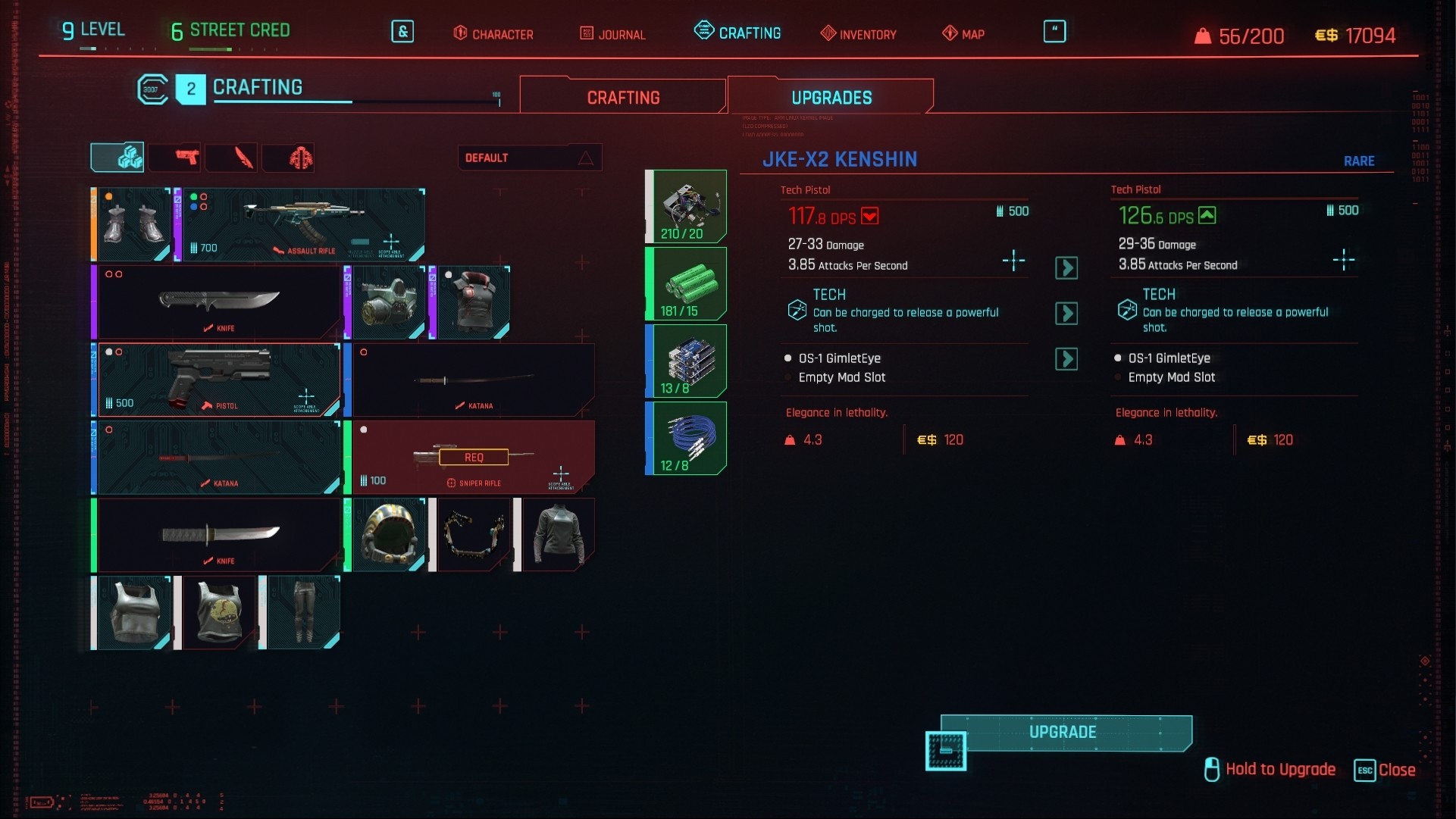The height and width of the screenshot is (819, 1456).
Task: Switch to the Crafting tab
Action: coord(622,96)
